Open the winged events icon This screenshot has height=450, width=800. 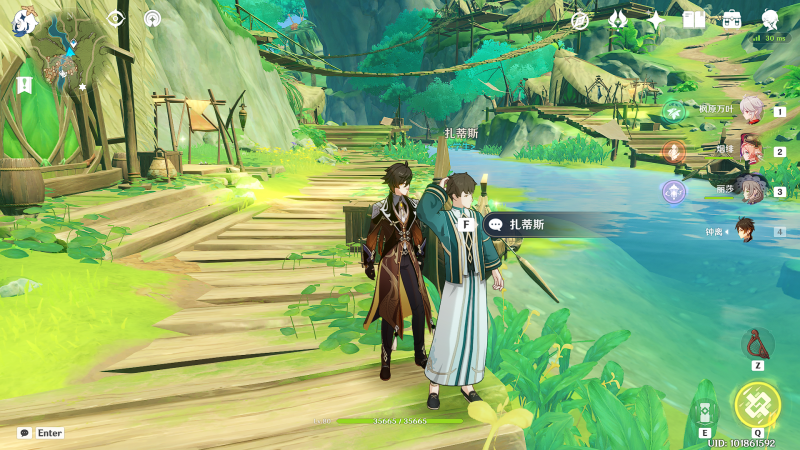pos(618,19)
